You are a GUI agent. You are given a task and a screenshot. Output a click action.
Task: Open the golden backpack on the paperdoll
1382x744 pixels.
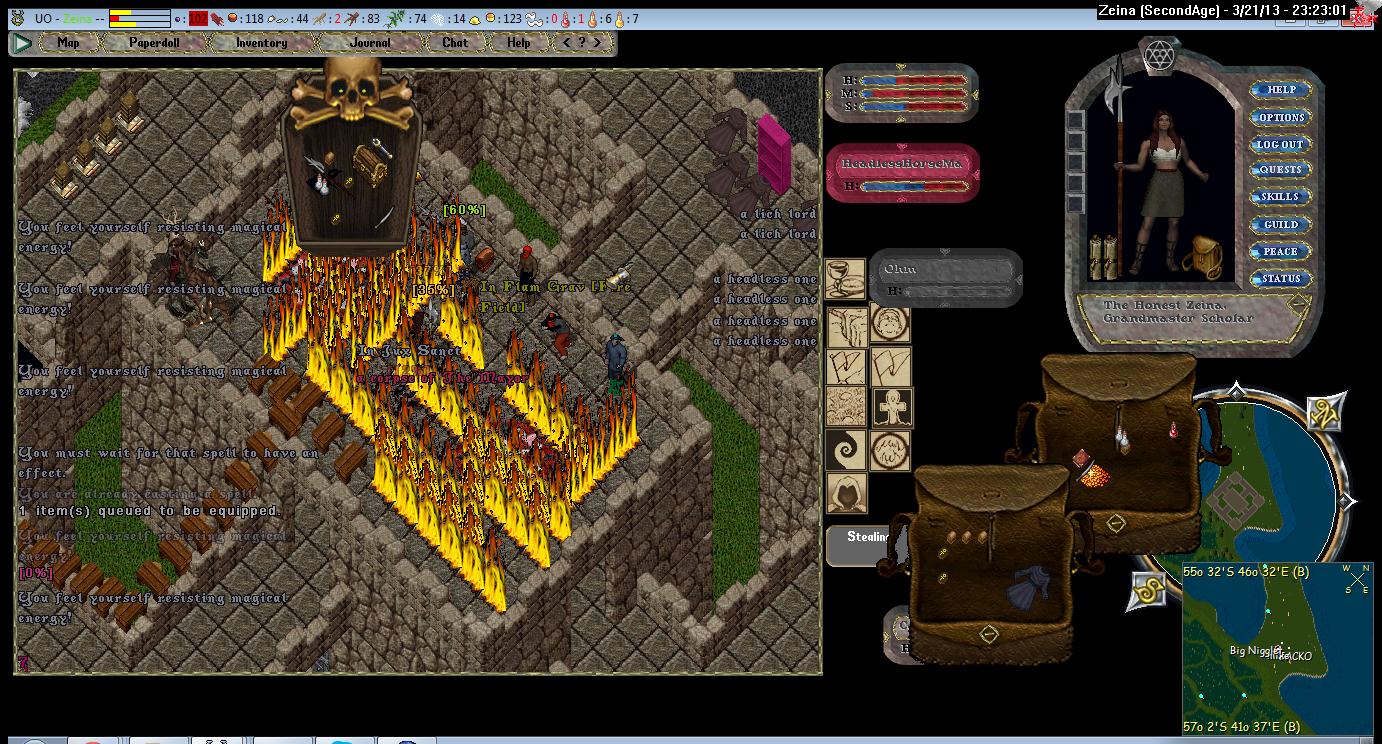pyautogui.click(x=1201, y=259)
